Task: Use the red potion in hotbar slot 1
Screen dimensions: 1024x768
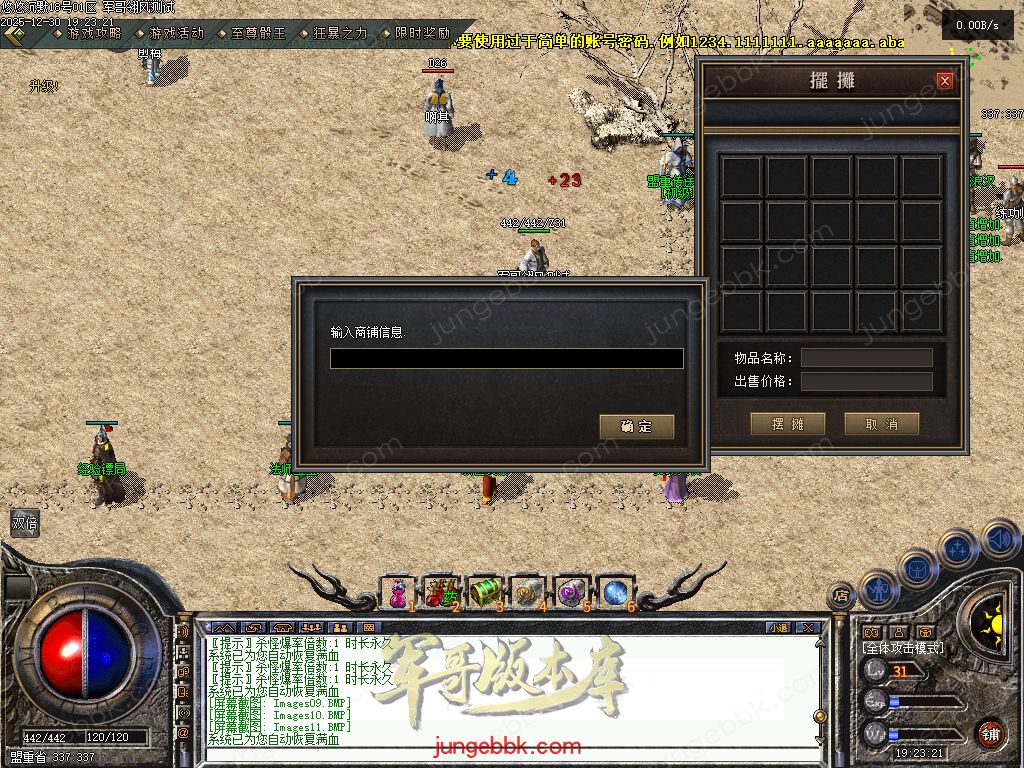Action: pos(399,592)
